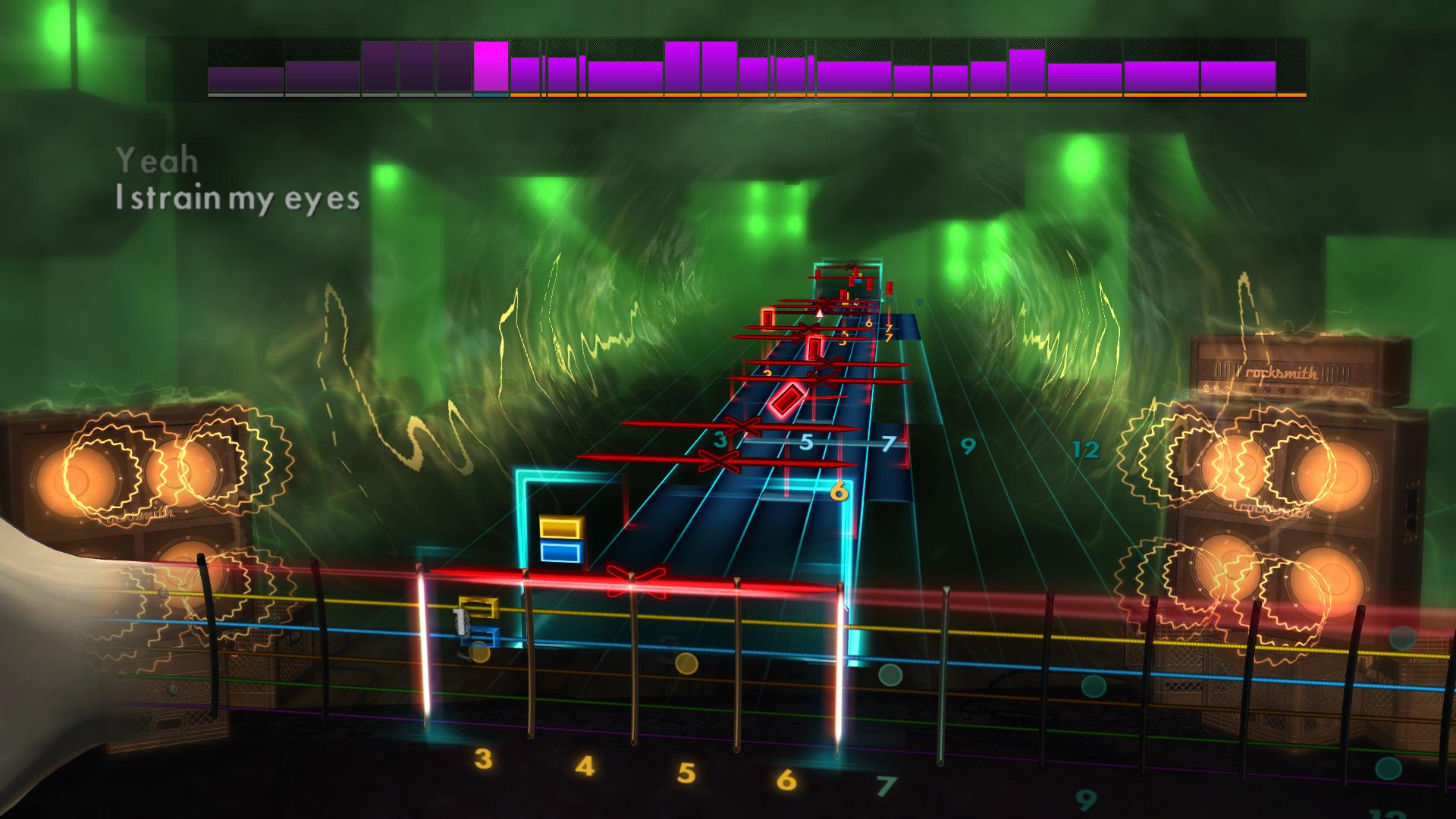Select the blue note below the yellow note
Viewport: 1456px width, 819px height.
tap(562, 553)
